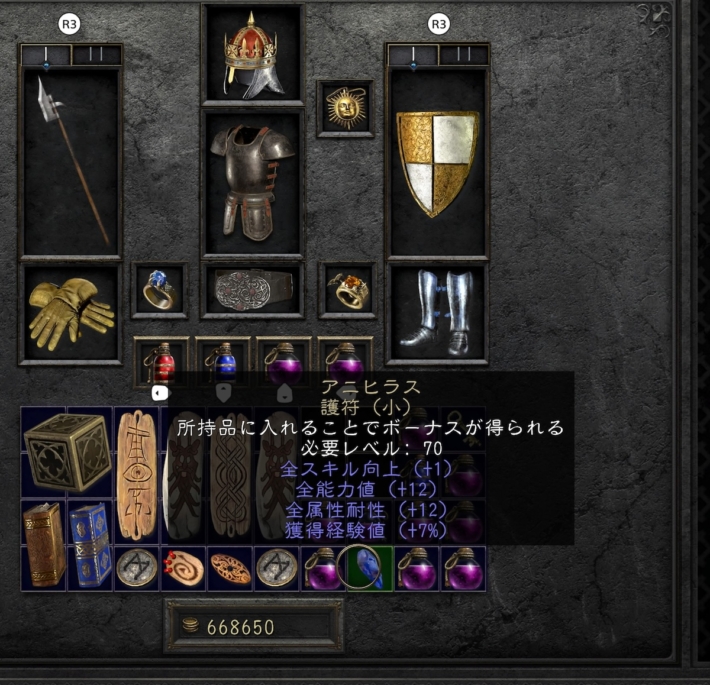
Task: Select the blue sapphire ring
Action: pos(159,290)
